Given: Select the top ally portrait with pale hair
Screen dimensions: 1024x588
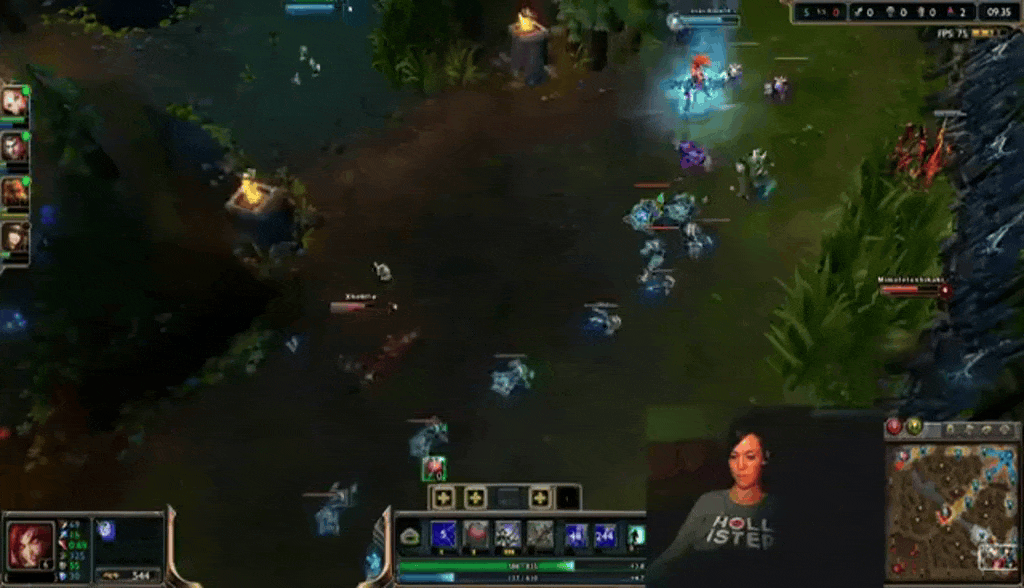Looking at the screenshot, I should [14, 101].
